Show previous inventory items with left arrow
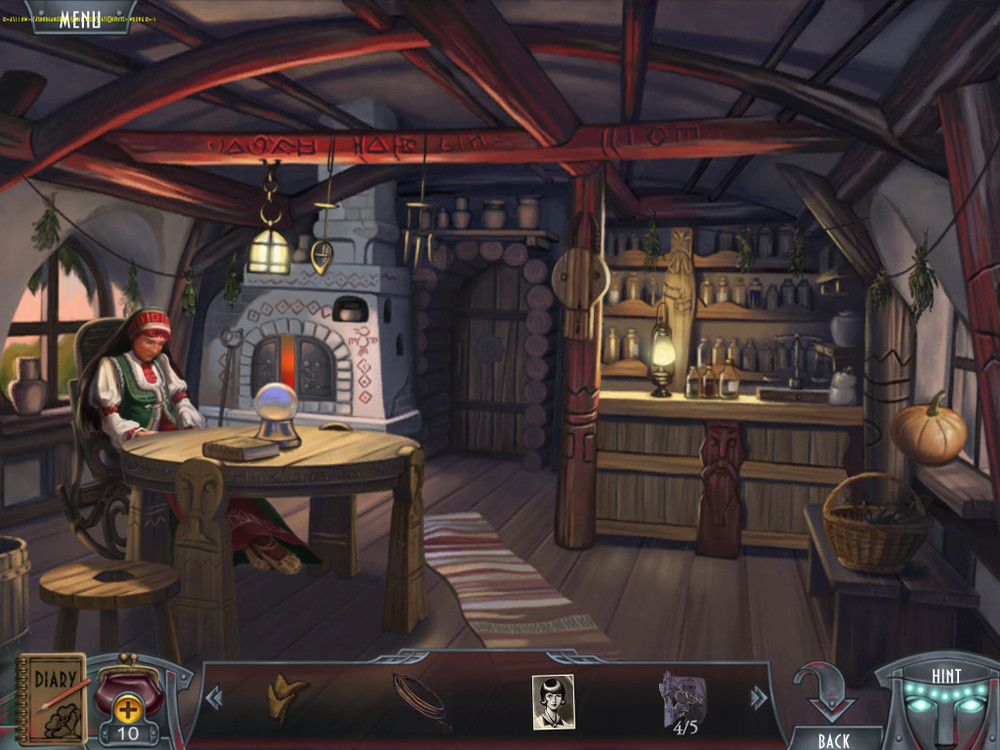The width and height of the screenshot is (1000, 750). [x=213, y=697]
